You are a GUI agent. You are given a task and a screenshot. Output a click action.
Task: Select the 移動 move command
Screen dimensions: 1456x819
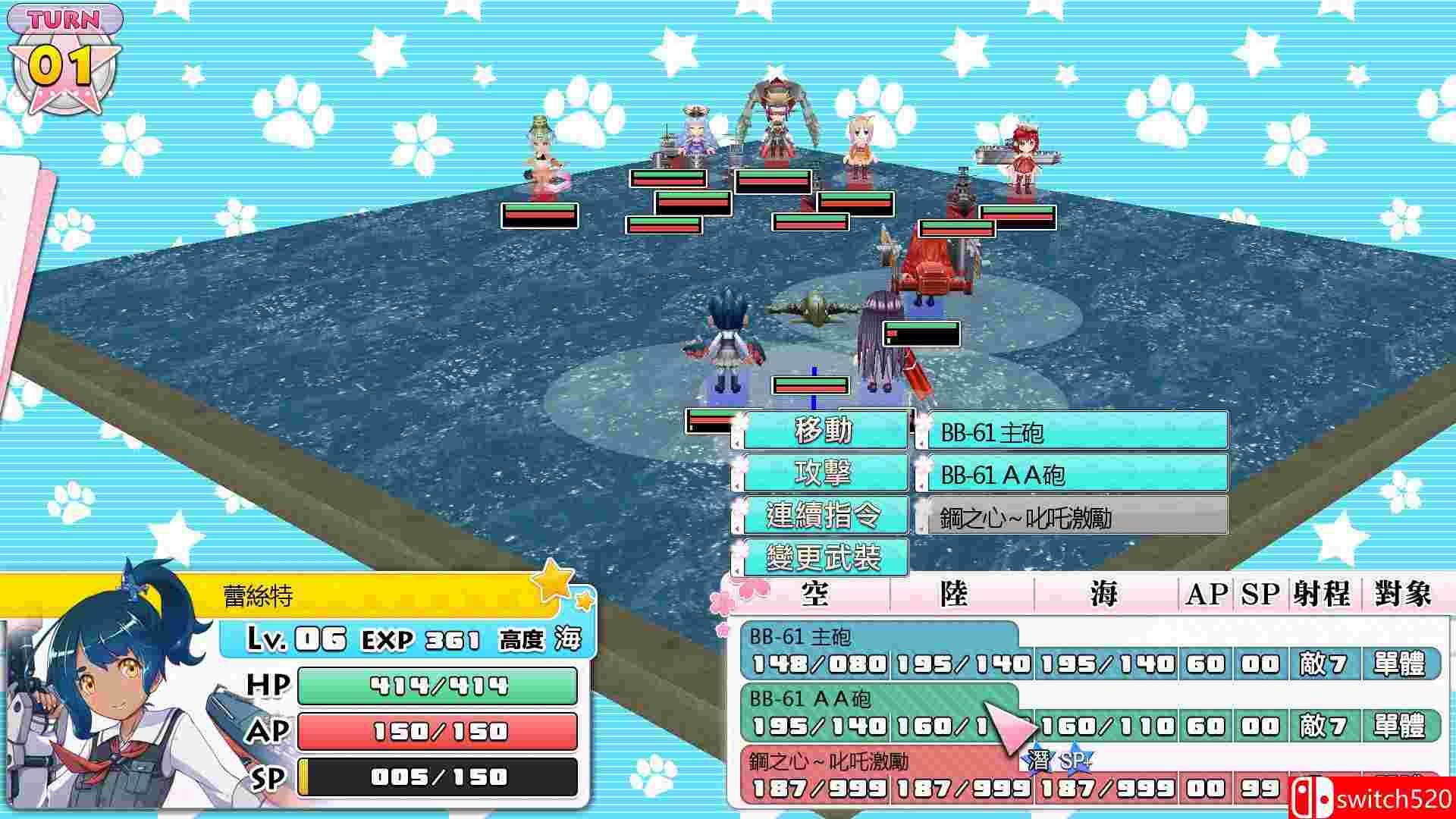tap(824, 431)
